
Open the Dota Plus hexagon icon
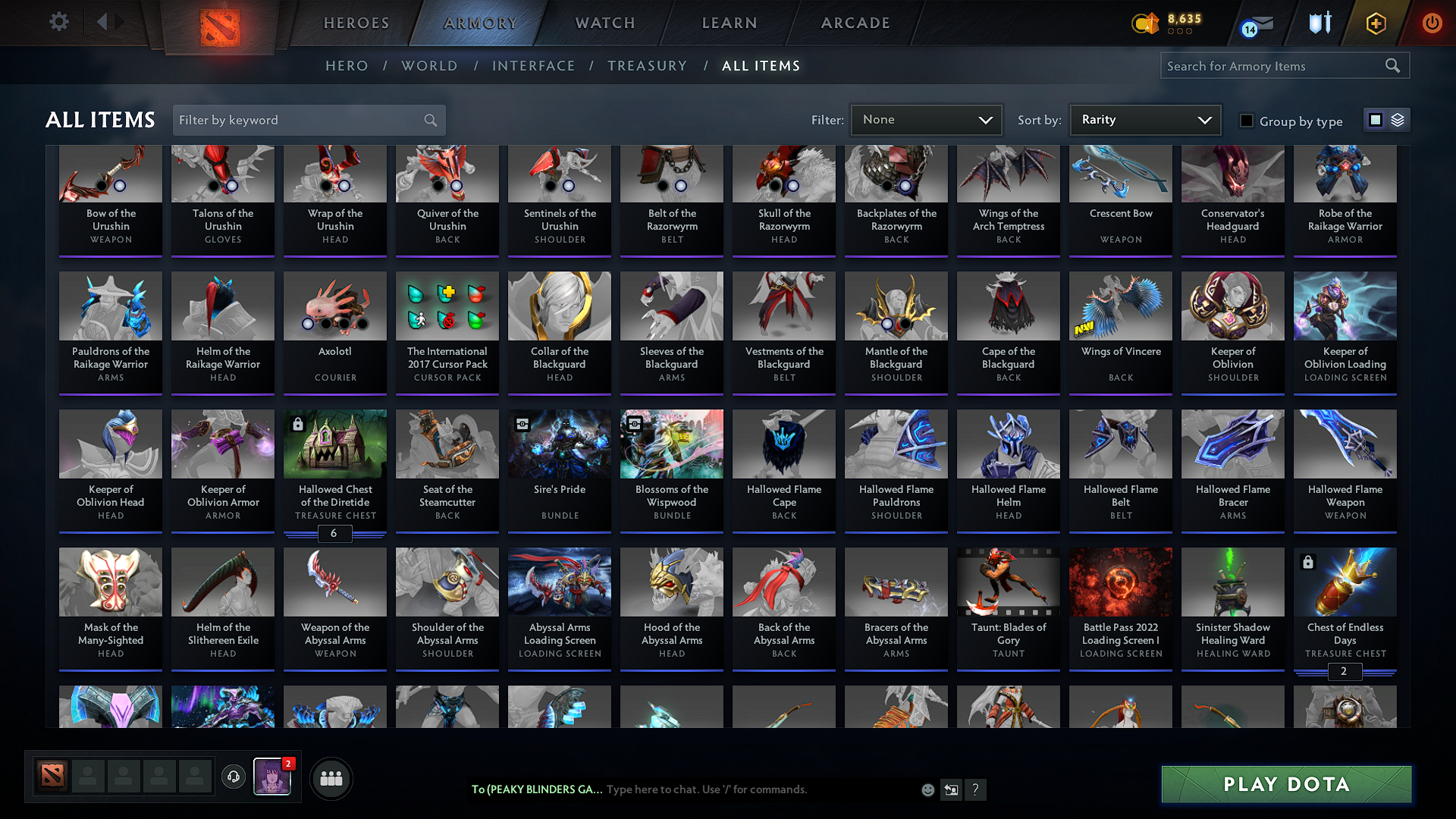[x=1375, y=23]
